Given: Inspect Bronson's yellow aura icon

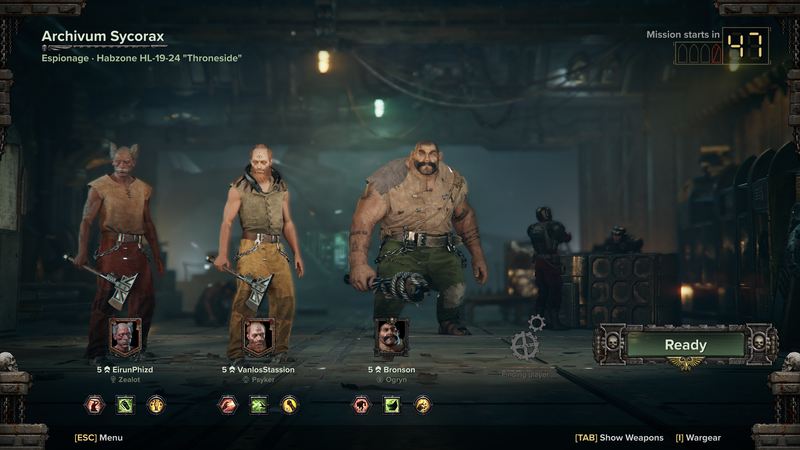Looking at the screenshot, I should [x=423, y=405].
